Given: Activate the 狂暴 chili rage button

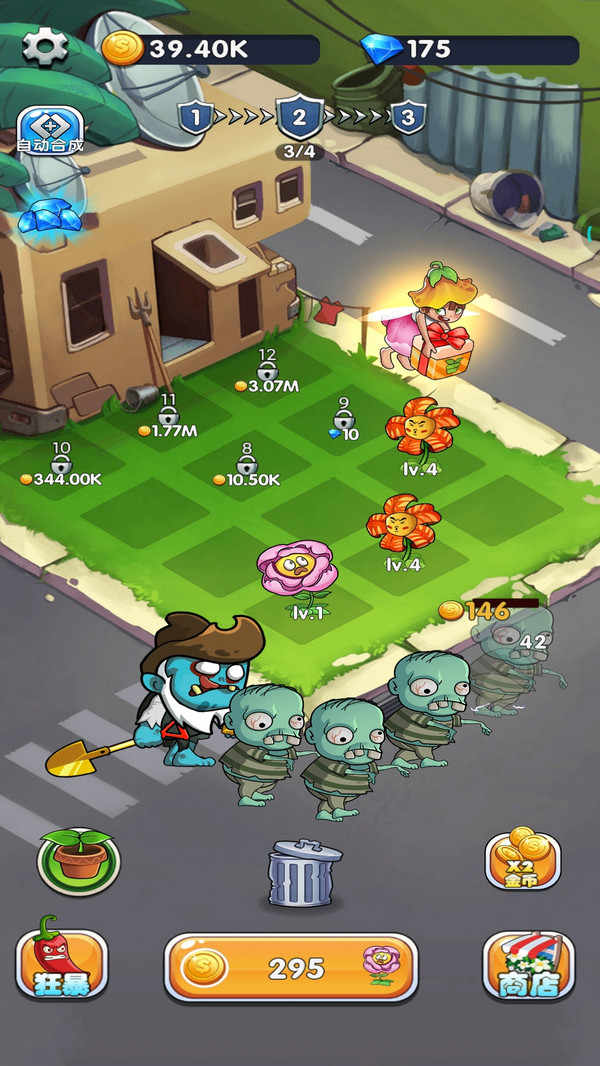Looking at the screenshot, I should (62, 963).
